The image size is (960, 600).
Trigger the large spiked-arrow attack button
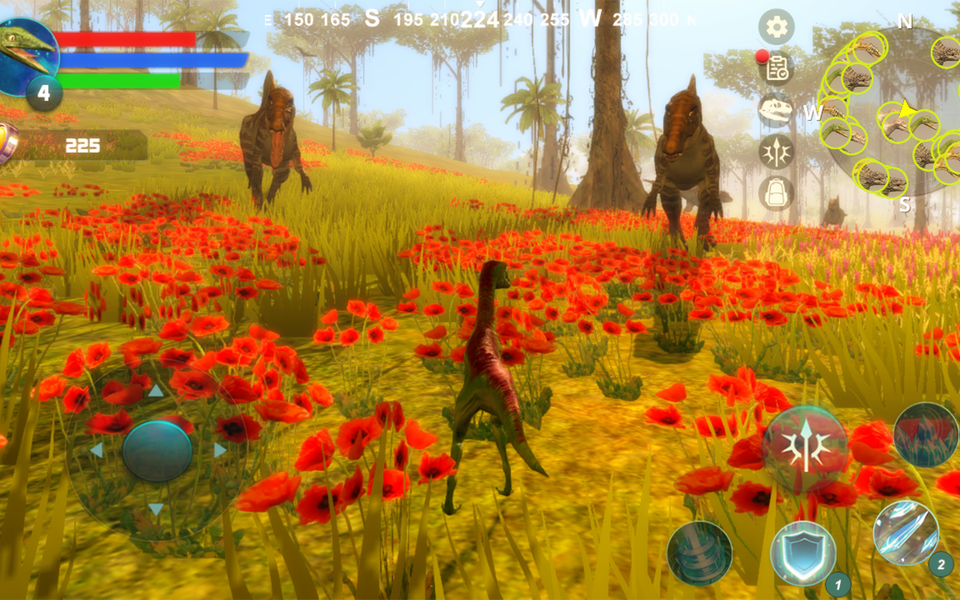pyautogui.click(x=805, y=449)
